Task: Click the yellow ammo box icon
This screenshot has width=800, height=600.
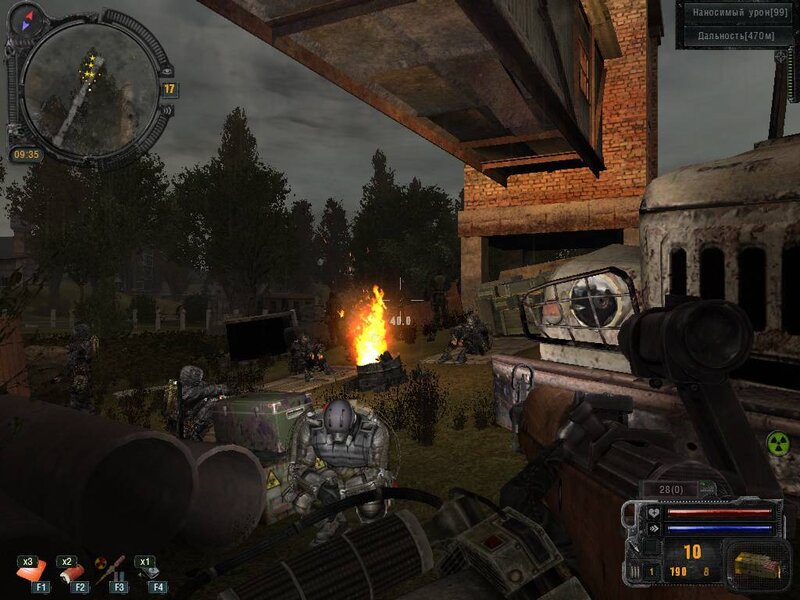Action: click(x=755, y=563)
